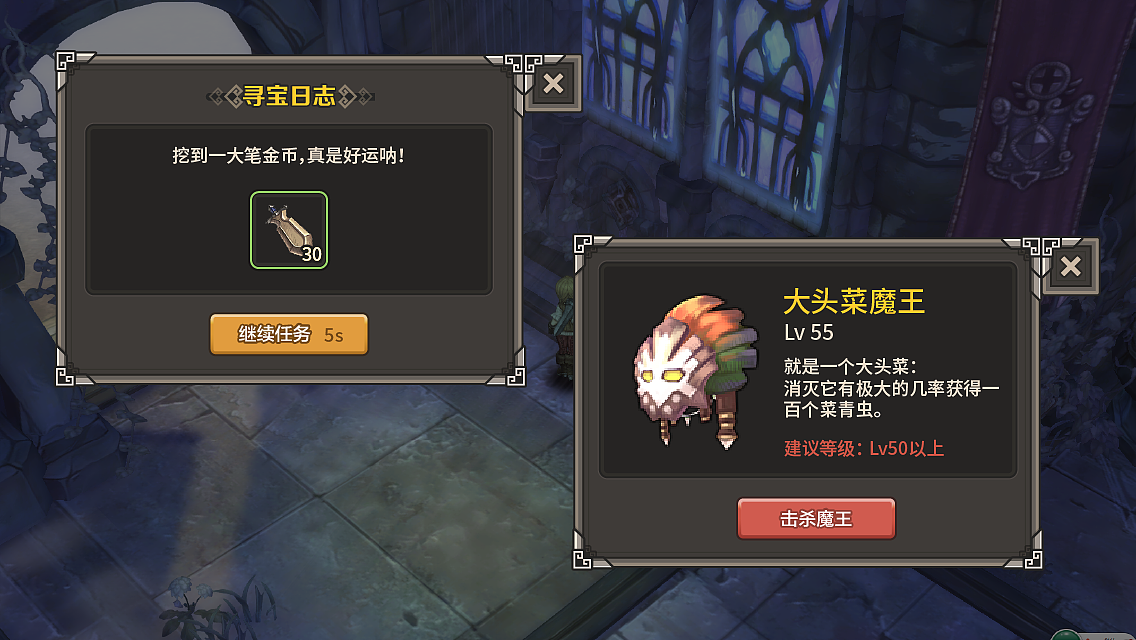Close the 寻宝日志 treasure log window
Viewport: 1136px width, 640px height.
[553, 84]
